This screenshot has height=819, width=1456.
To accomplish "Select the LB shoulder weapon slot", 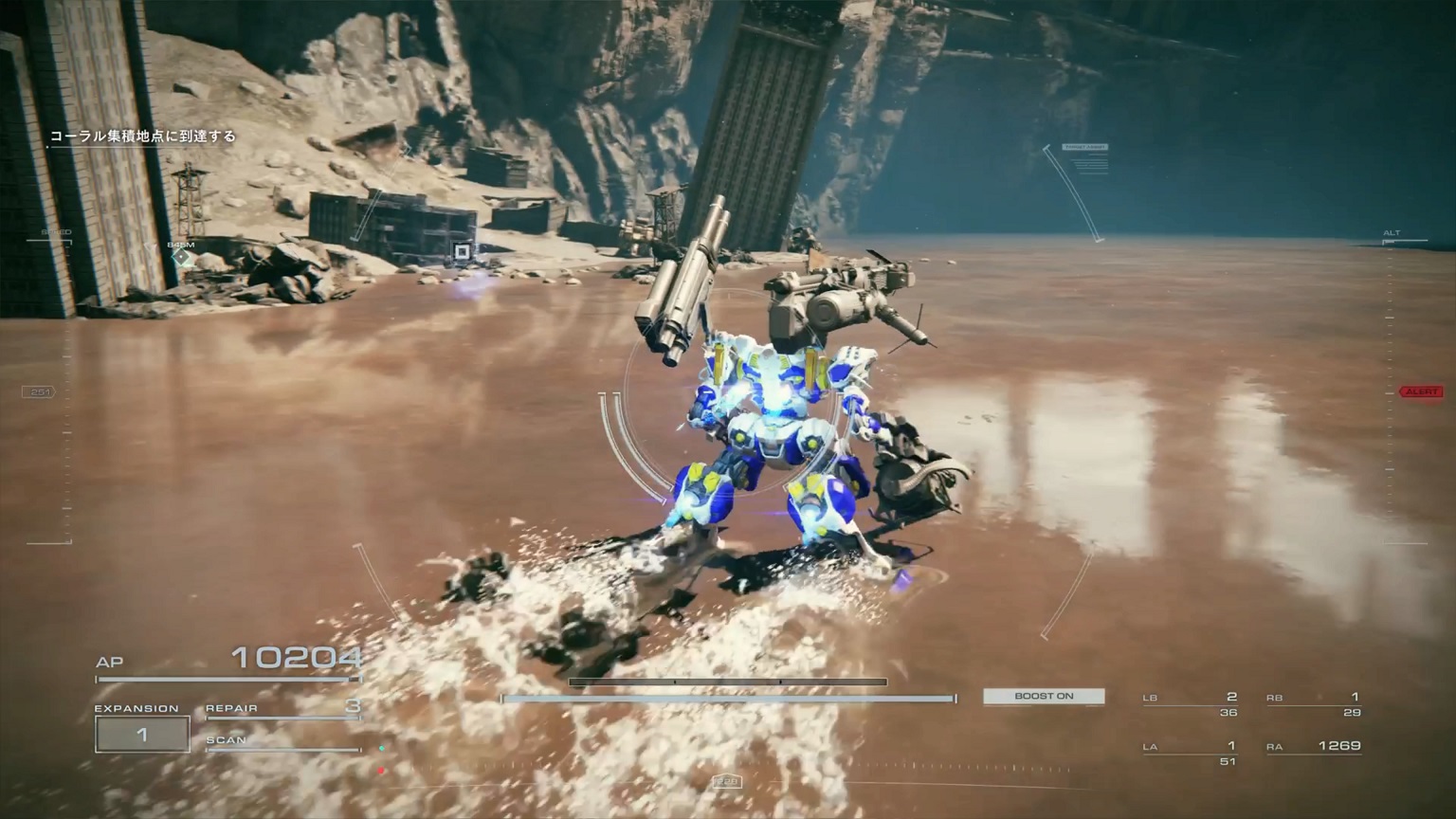I will (1191, 703).
